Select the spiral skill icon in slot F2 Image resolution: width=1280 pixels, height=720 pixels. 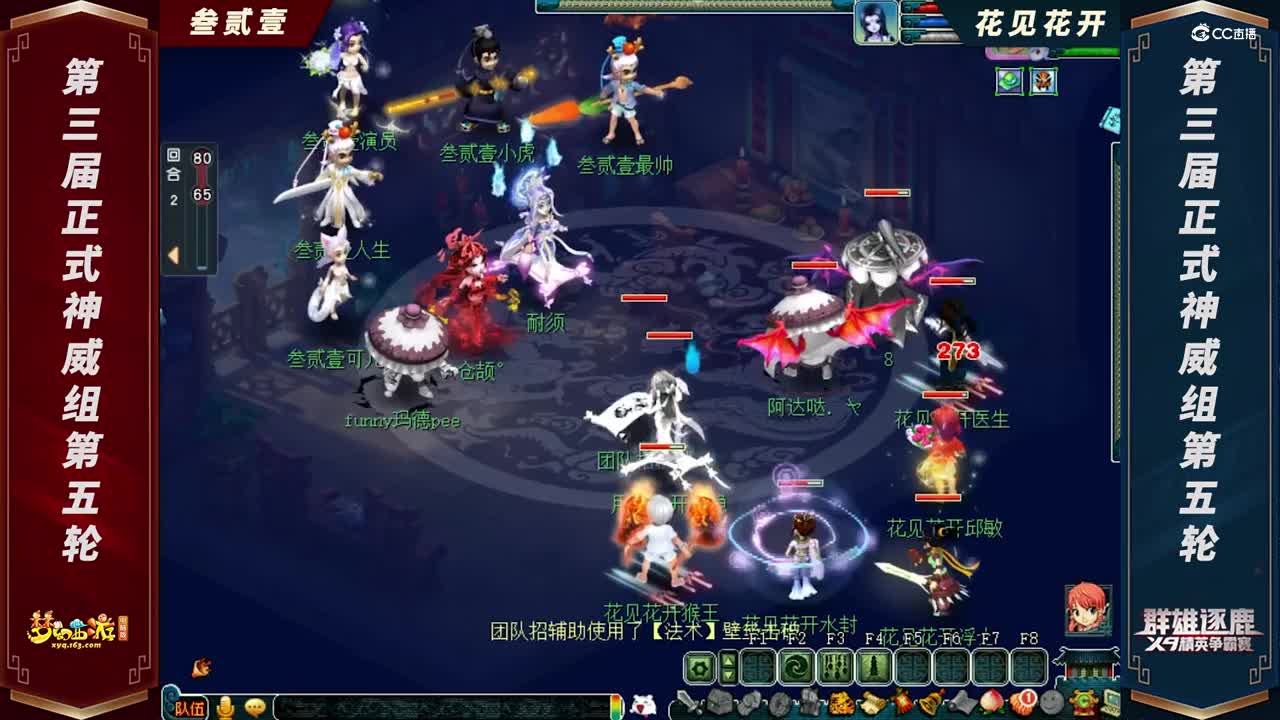pyautogui.click(x=795, y=666)
